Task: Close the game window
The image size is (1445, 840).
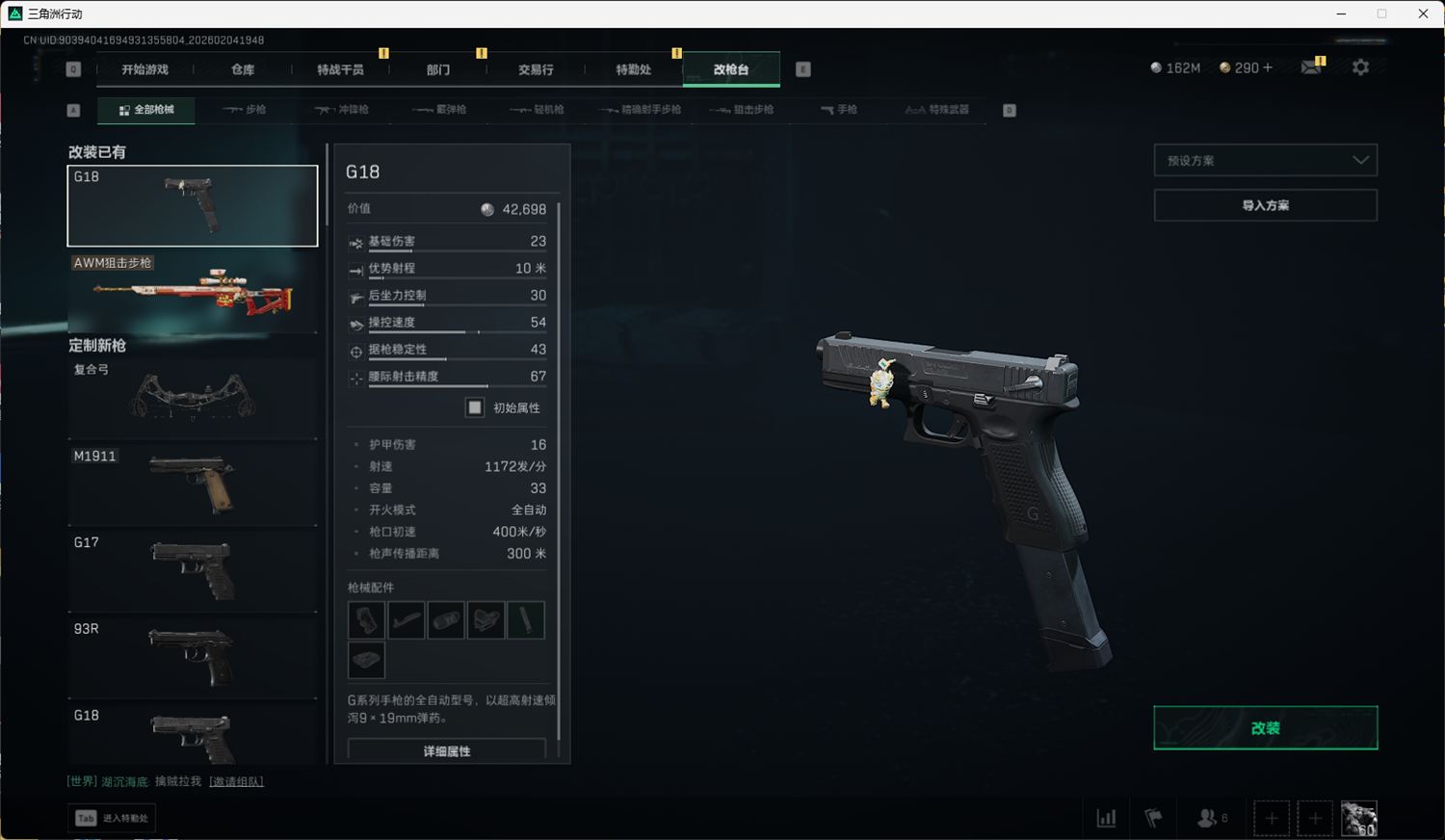Action: pos(1423,13)
